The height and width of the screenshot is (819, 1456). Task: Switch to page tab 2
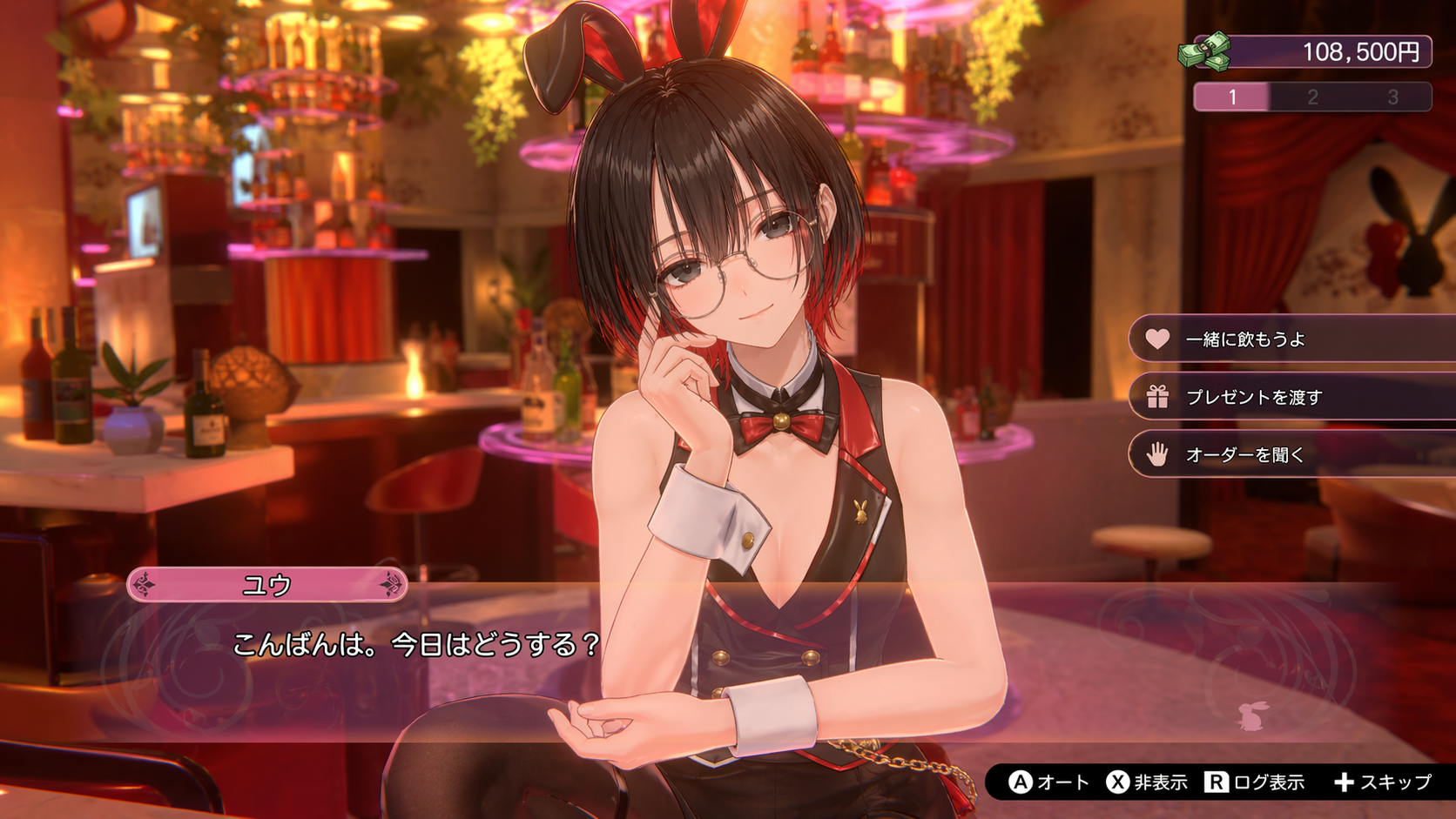[1312, 97]
